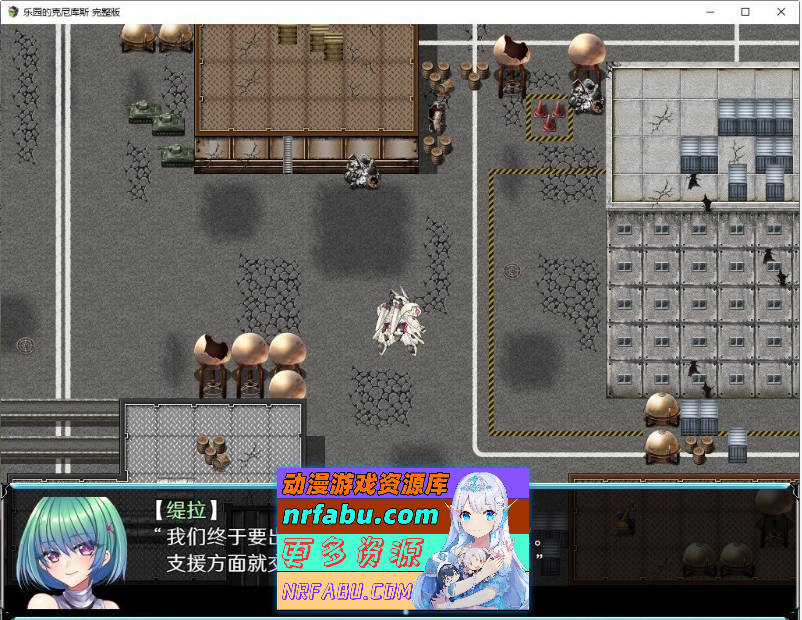Image resolution: width=802 pixels, height=620 pixels.
Task: Close the game window
Action: 781,12
